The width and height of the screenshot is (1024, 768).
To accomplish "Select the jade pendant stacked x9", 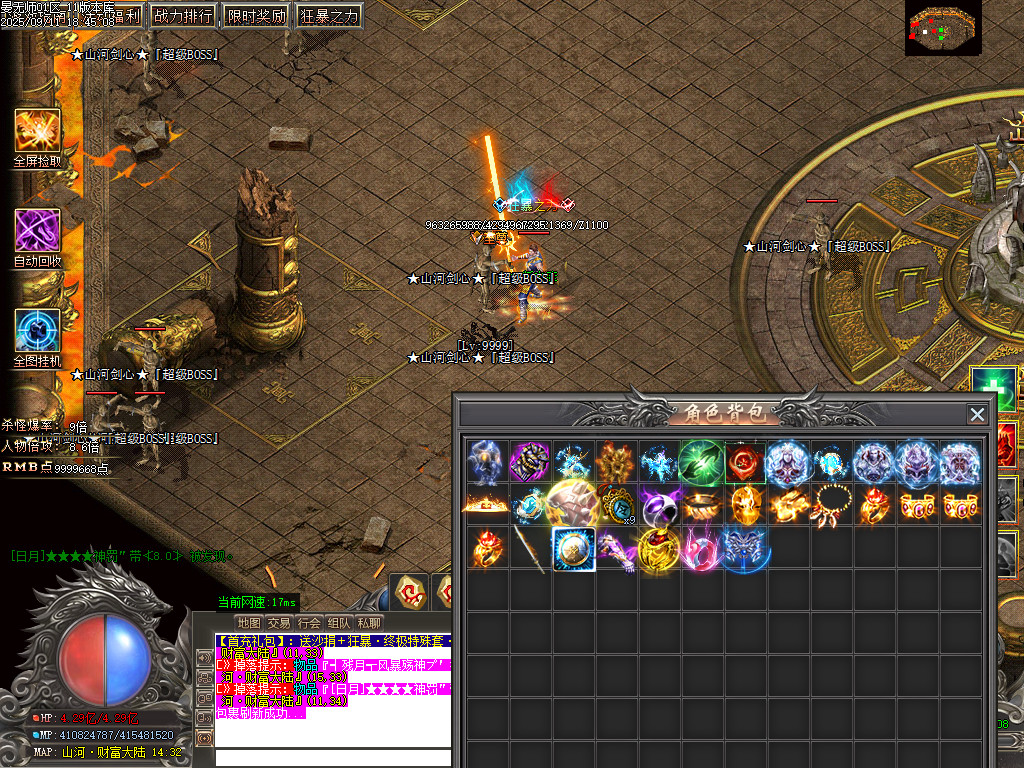I will coord(617,506).
